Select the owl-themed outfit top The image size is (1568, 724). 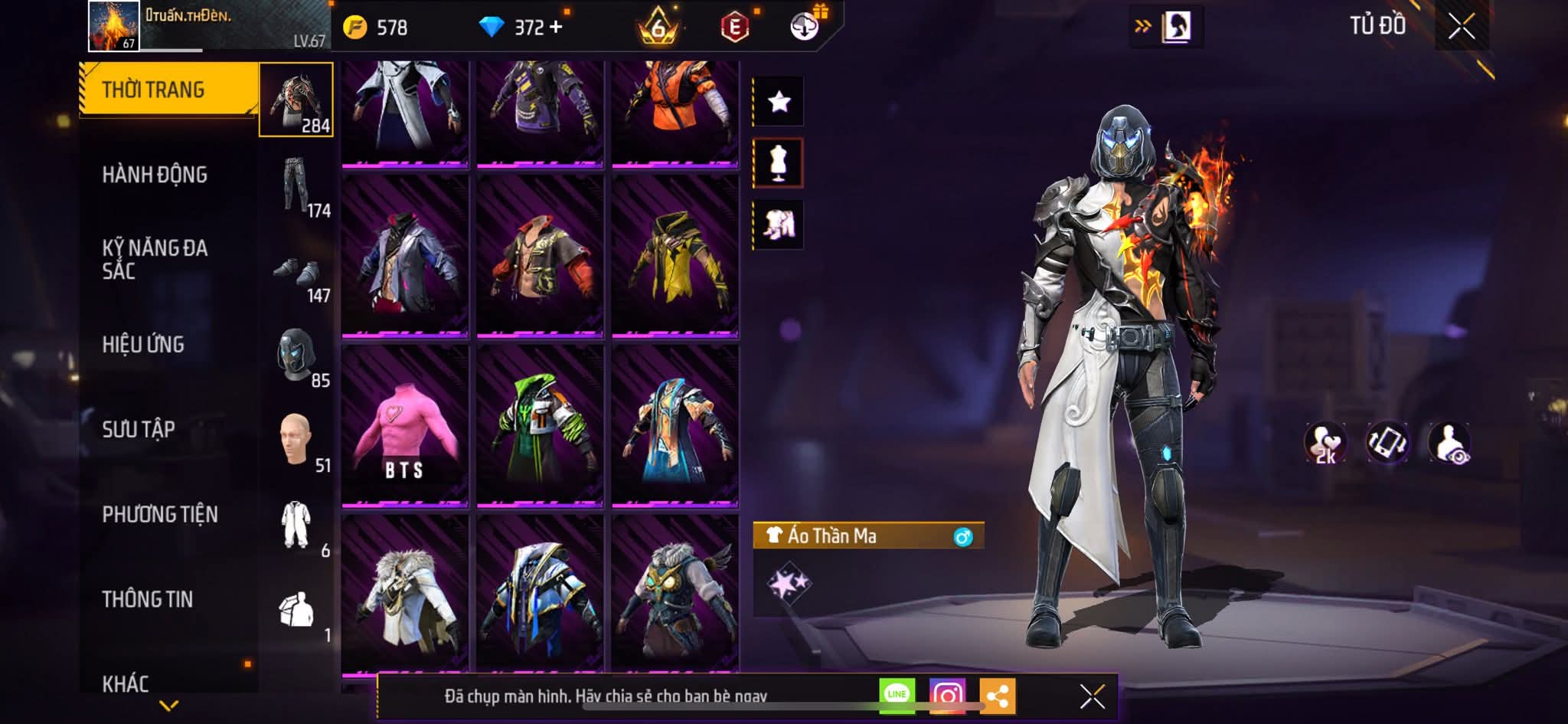tap(675, 594)
